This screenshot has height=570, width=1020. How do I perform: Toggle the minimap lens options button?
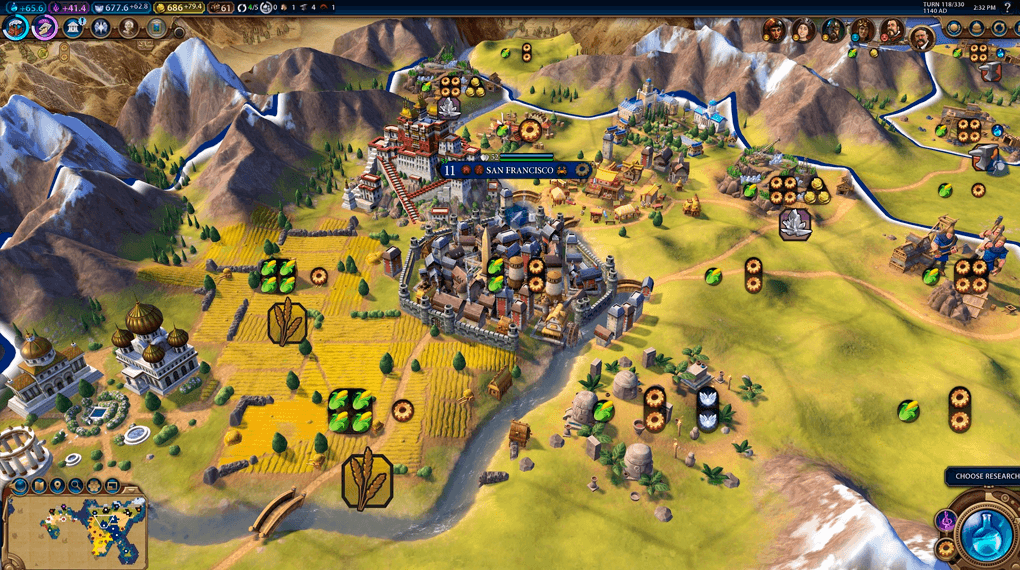pyautogui.click(x=20, y=487)
